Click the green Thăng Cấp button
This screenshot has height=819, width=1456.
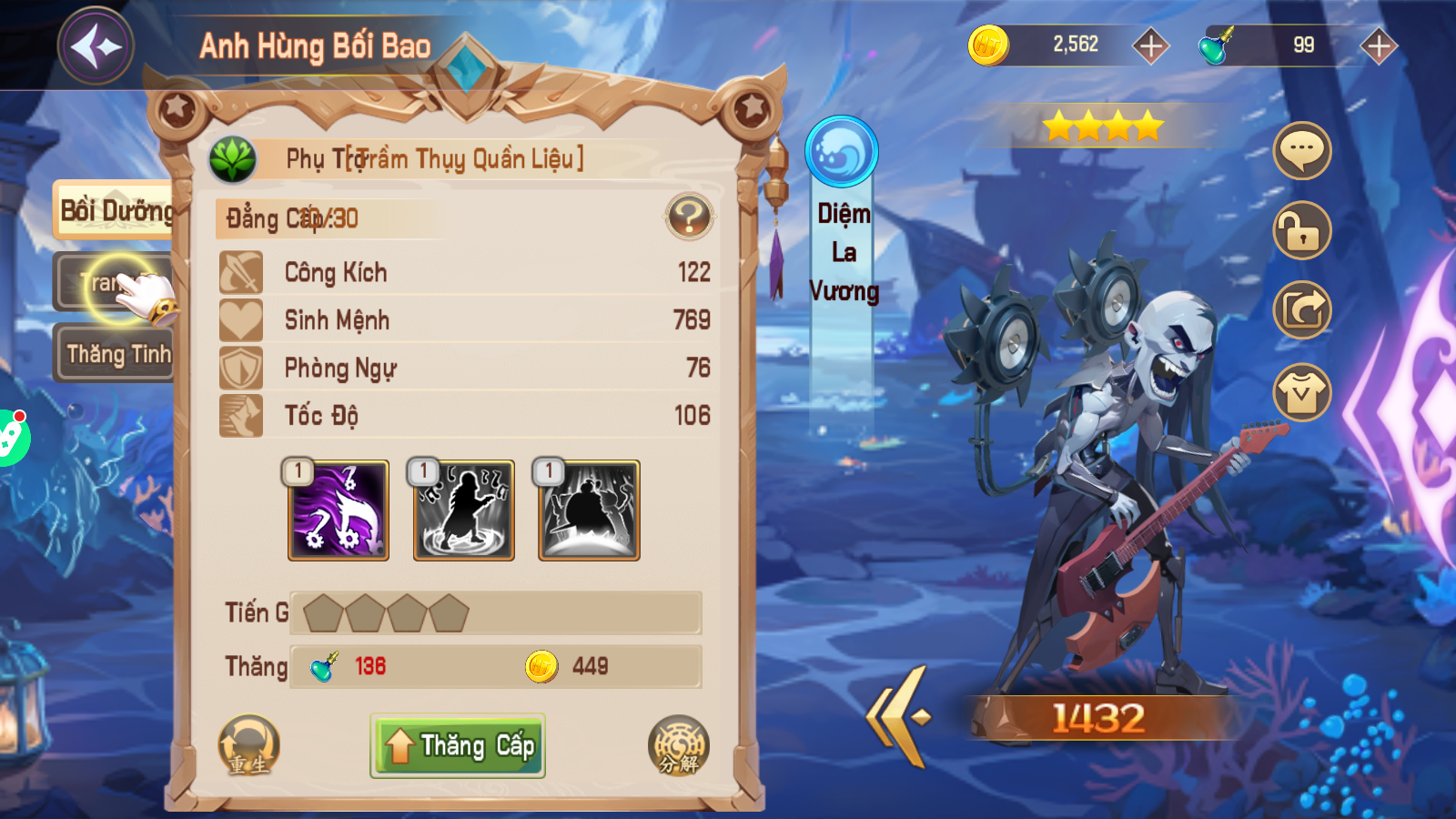point(458,745)
